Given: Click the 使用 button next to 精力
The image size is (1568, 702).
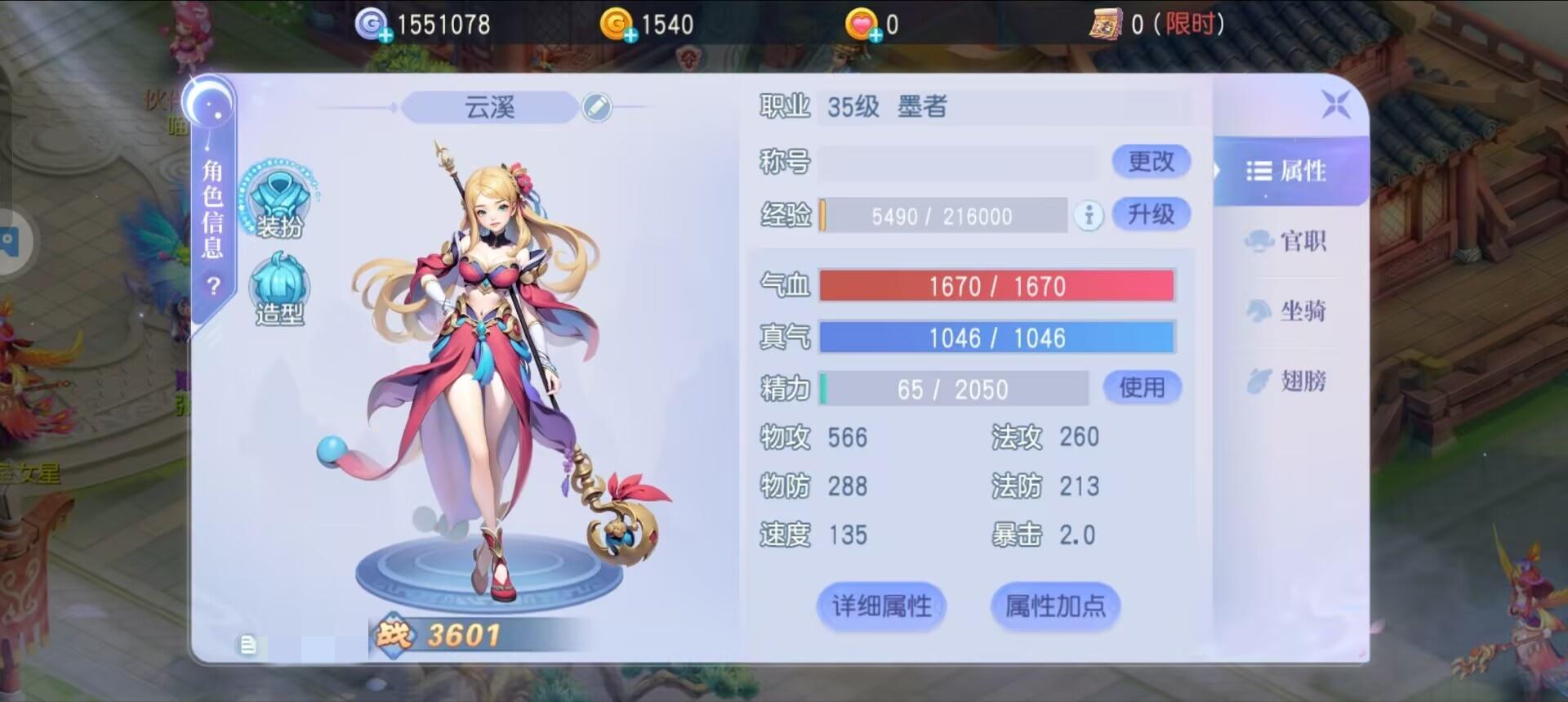Looking at the screenshot, I should (1143, 387).
